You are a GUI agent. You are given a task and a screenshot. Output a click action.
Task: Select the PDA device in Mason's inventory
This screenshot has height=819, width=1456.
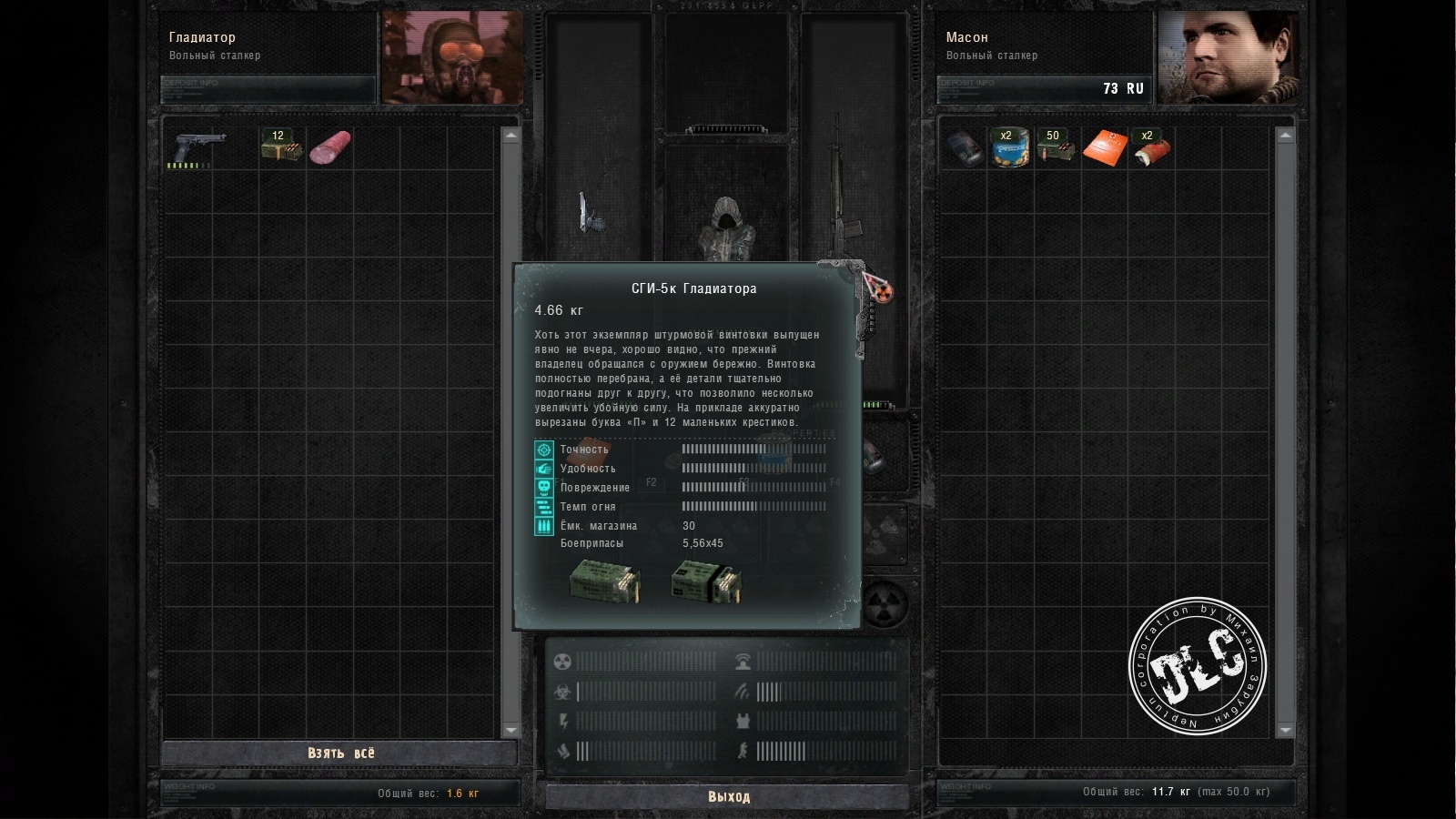pos(963,147)
